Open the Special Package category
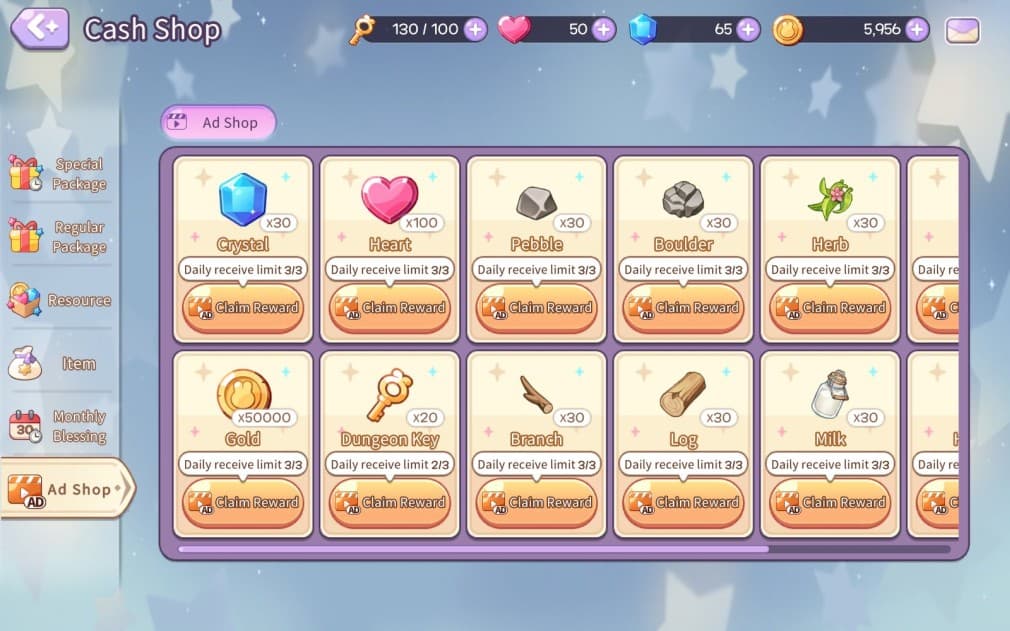1010x631 pixels. pyautogui.click(x=58, y=174)
